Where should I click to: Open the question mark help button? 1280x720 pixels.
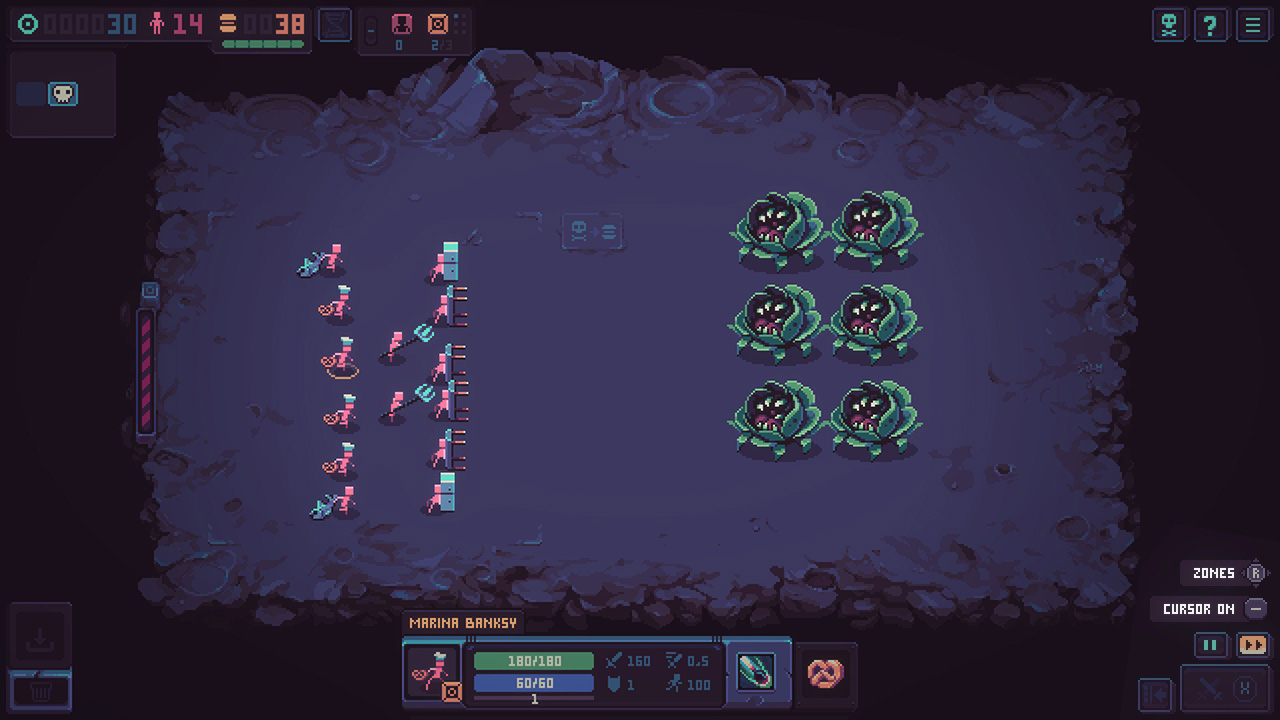pyautogui.click(x=1210, y=25)
